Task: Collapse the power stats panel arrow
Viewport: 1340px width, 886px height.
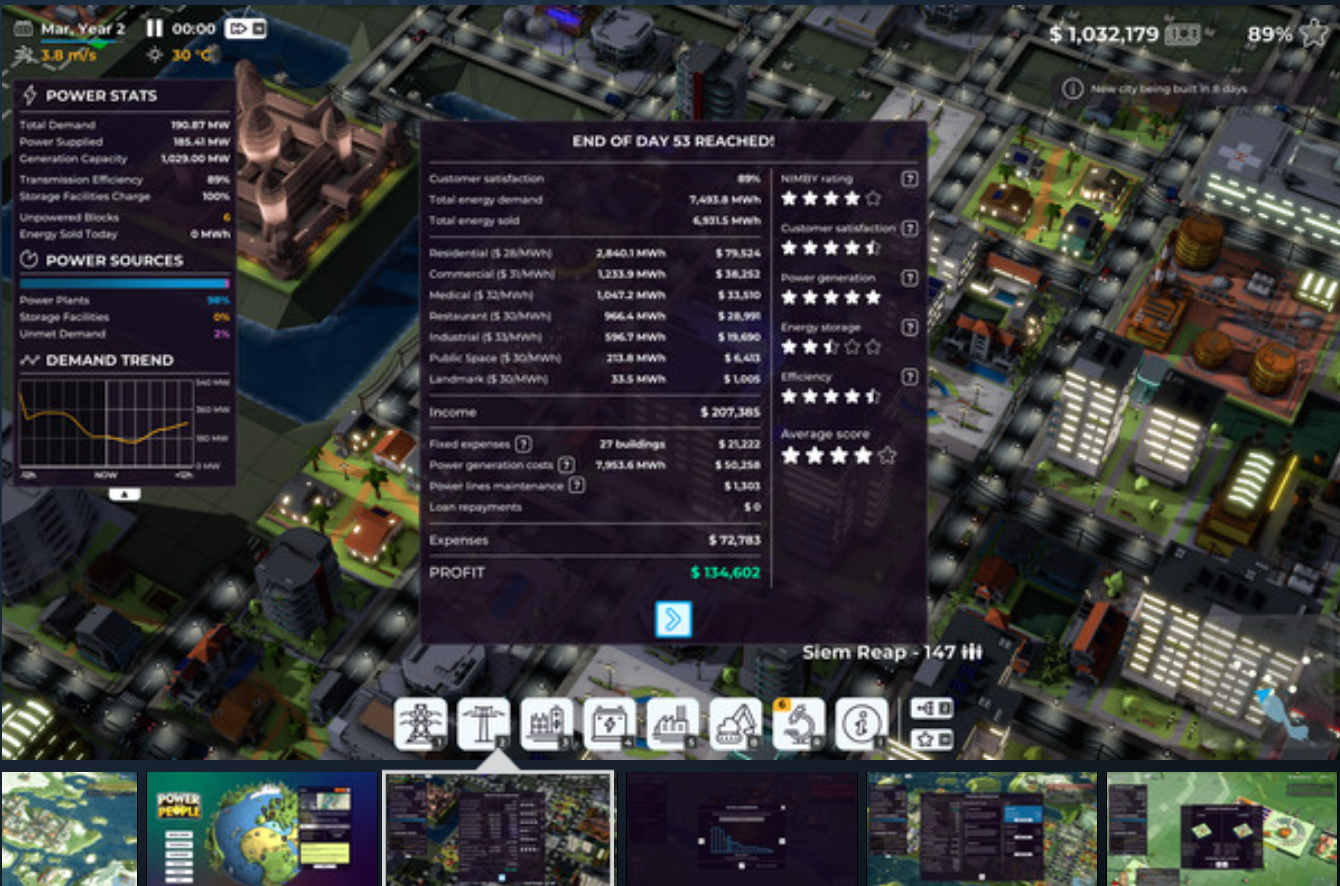Action: pyautogui.click(x=124, y=493)
